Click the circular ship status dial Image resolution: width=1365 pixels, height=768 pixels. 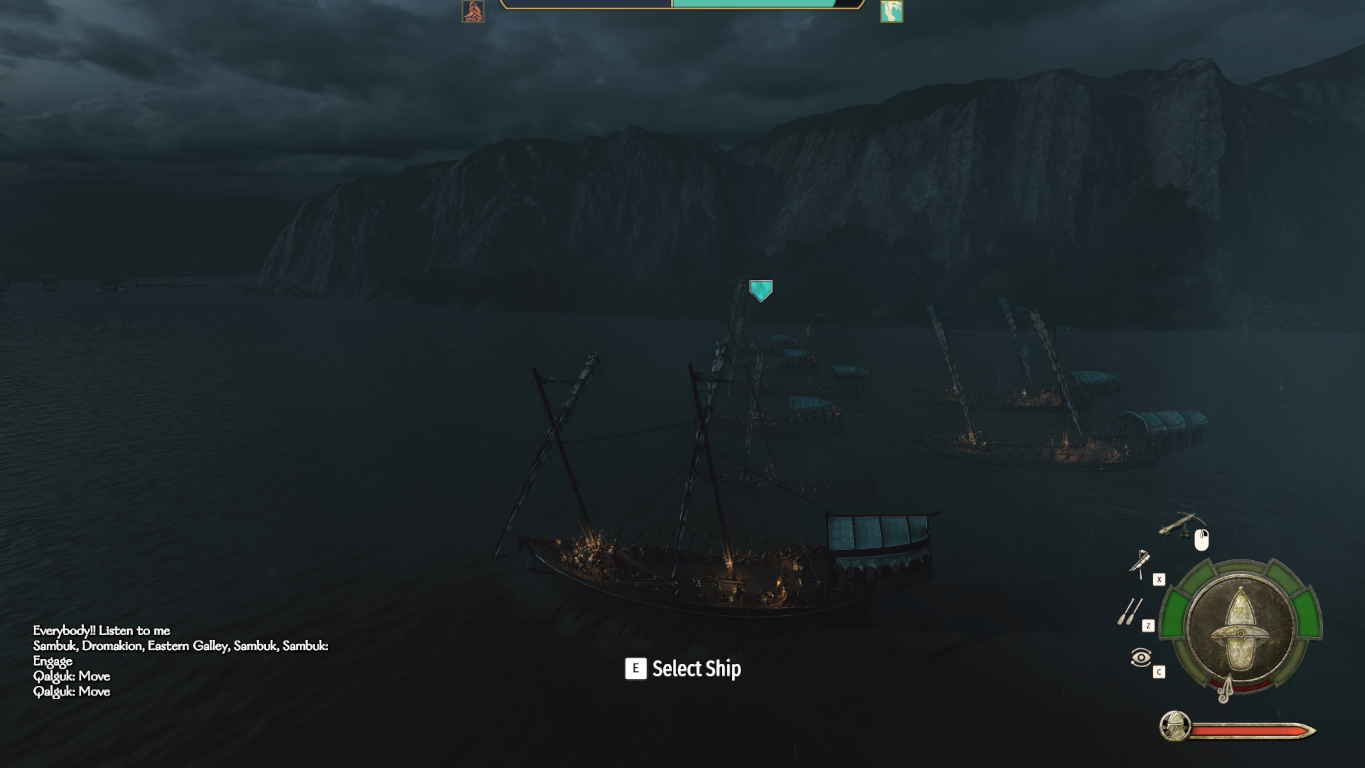pos(1240,628)
